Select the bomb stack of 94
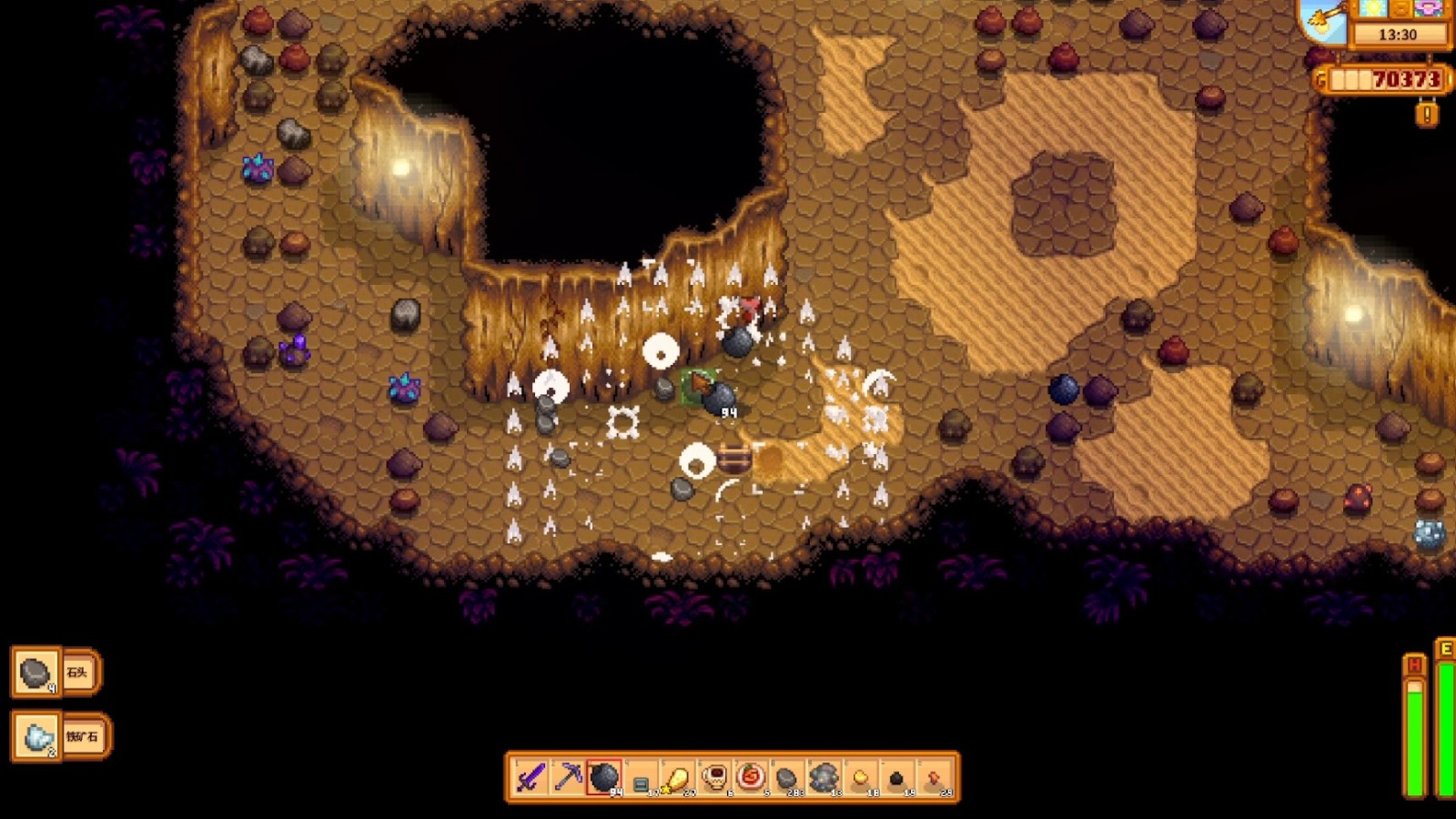The image size is (1456, 819). [604, 778]
